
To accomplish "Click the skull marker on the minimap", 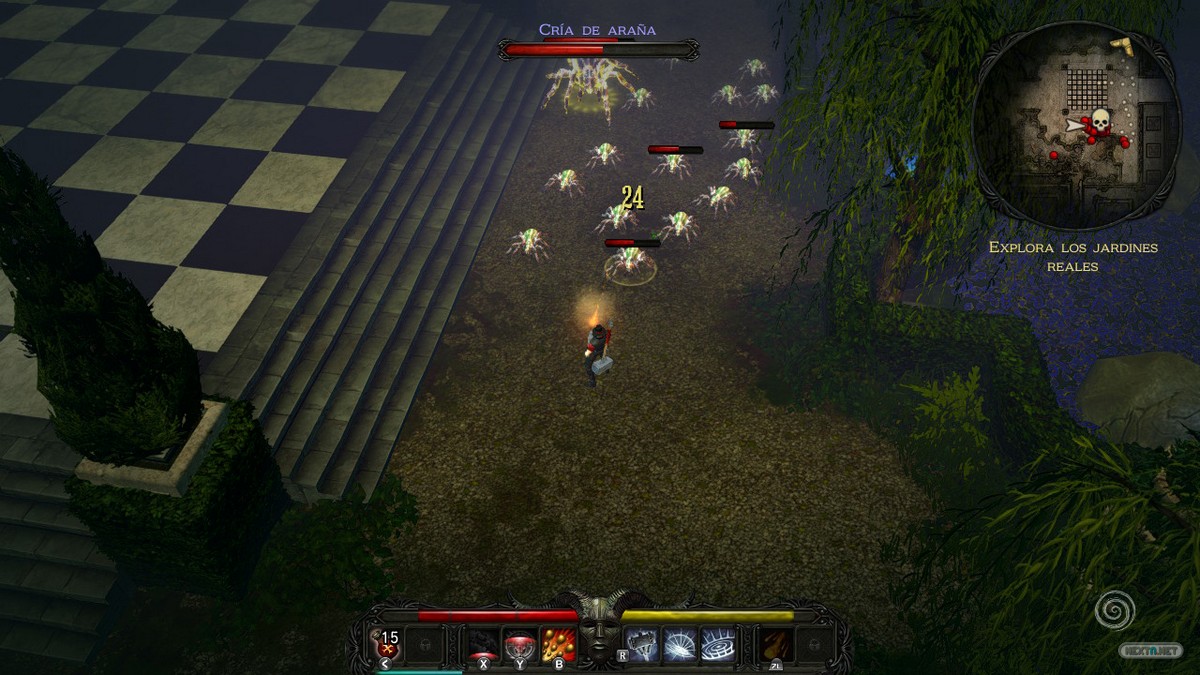I will [x=1100, y=120].
